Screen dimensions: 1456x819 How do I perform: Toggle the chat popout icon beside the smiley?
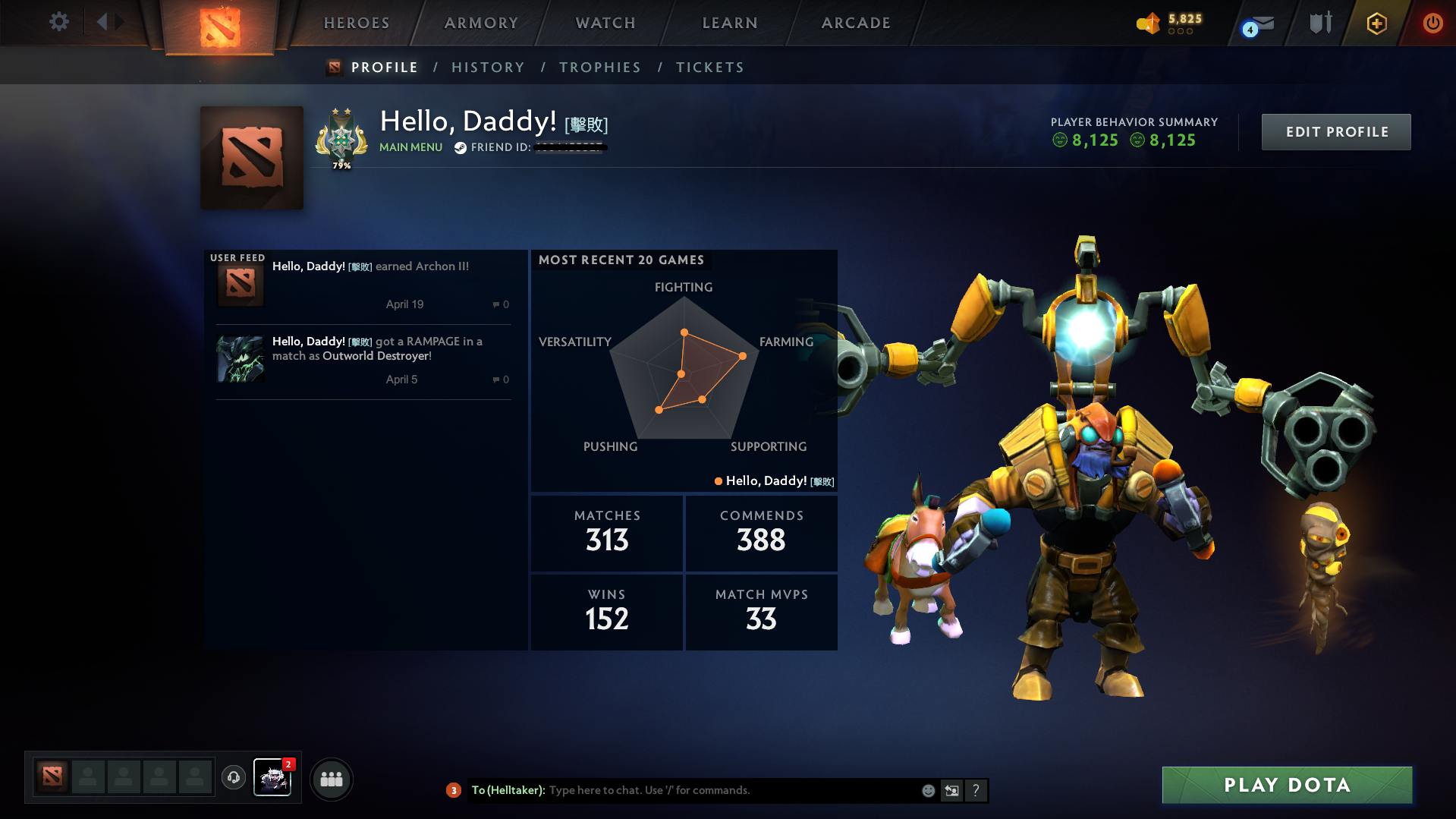click(x=952, y=790)
